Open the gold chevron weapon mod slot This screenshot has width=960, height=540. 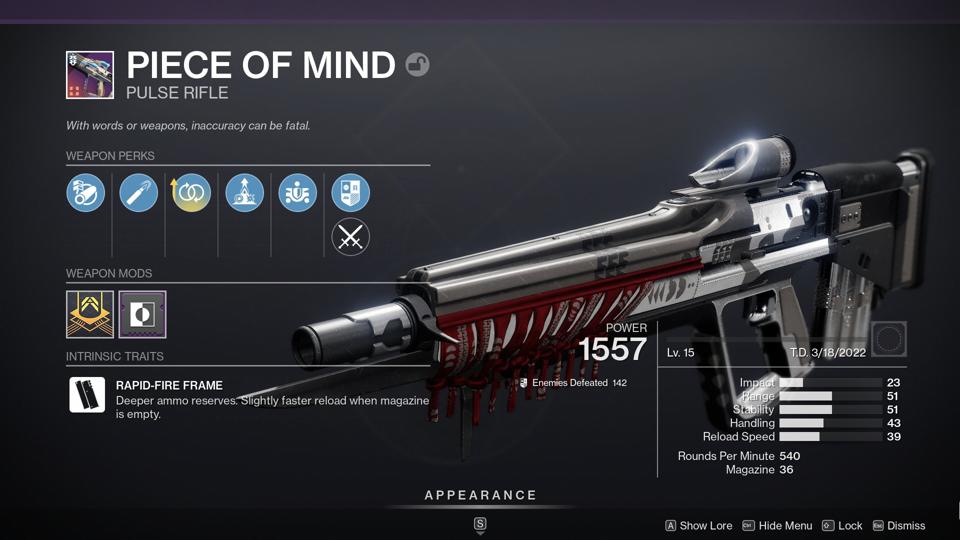click(x=90, y=314)
